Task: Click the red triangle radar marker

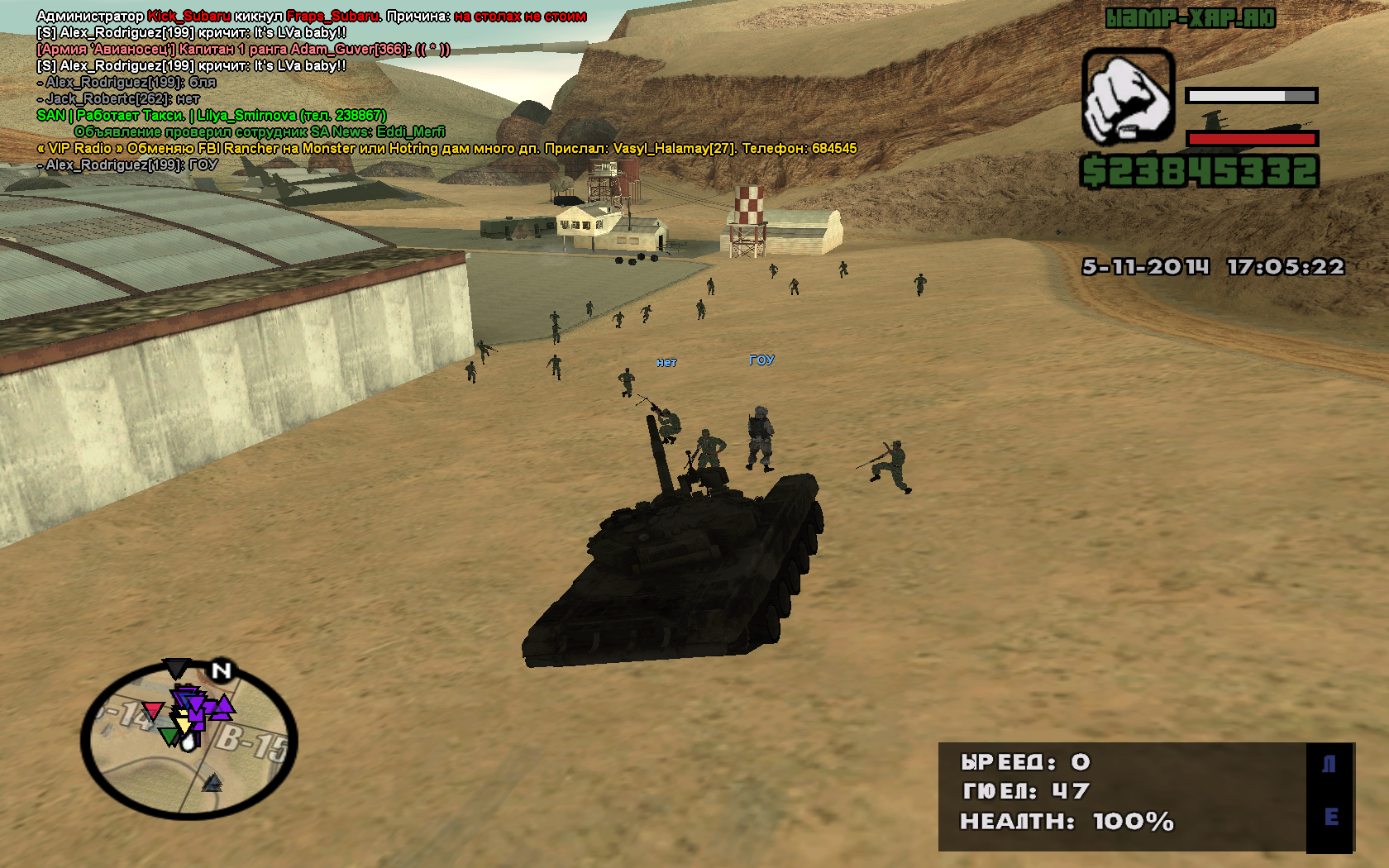Action: pos(153,710)
